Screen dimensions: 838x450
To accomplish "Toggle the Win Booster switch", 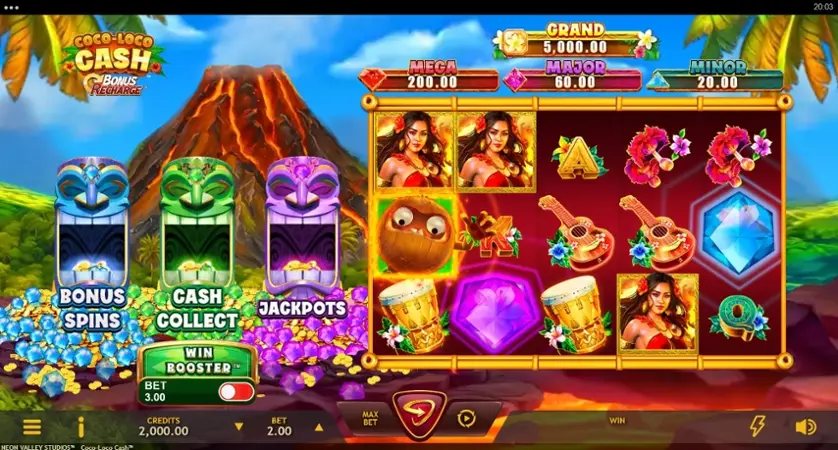I will coord(236,391).
